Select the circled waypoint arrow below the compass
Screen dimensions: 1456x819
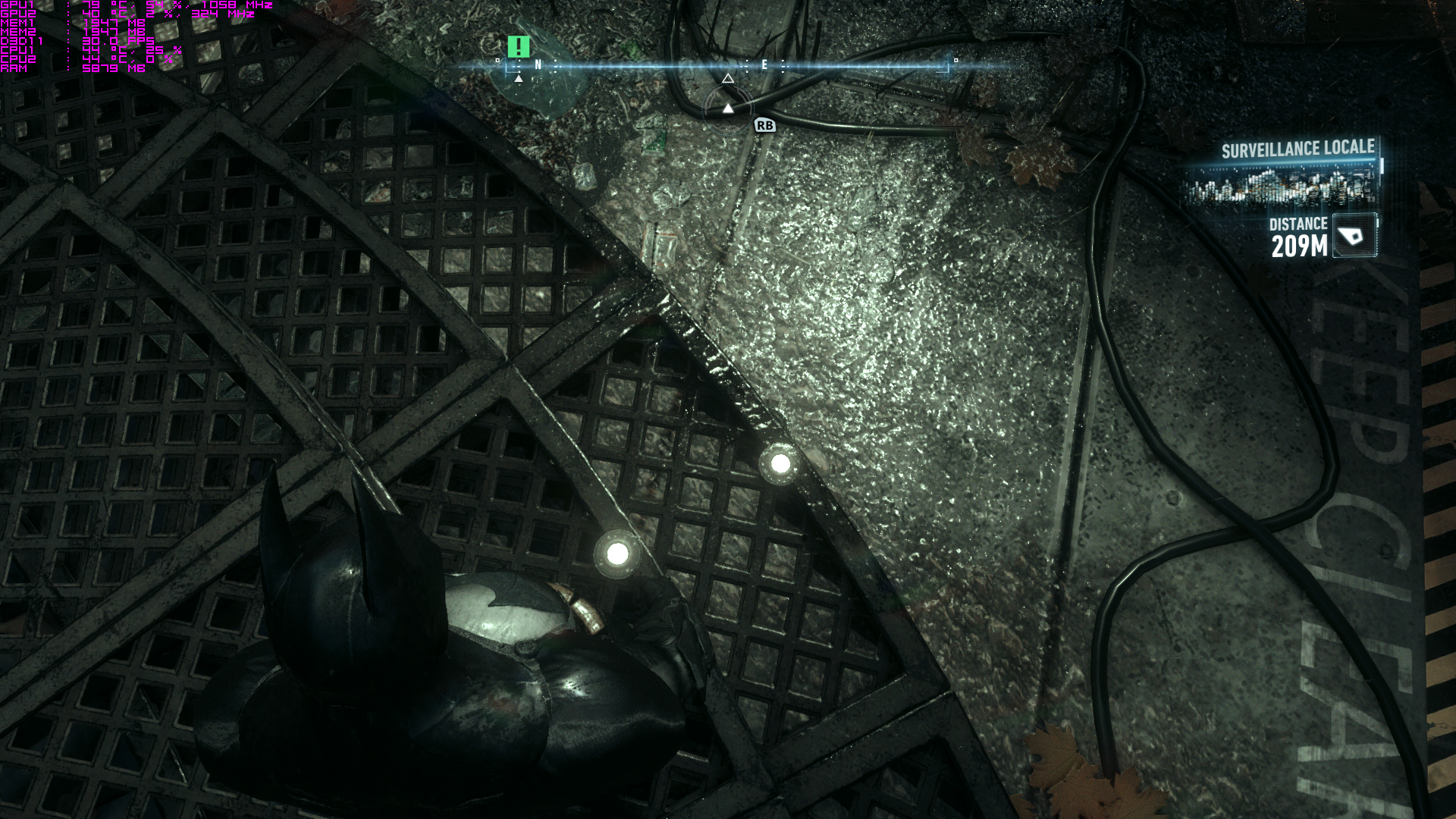(728, 108)
